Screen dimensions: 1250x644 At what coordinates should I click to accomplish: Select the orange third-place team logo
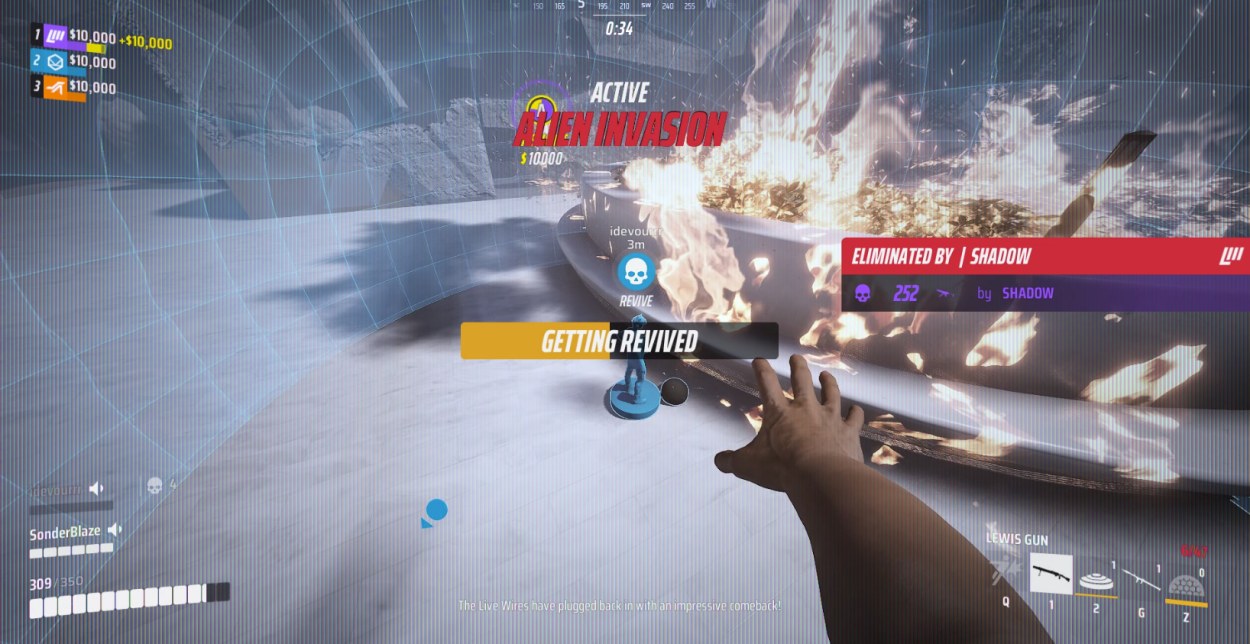click(x=56, y=88)
